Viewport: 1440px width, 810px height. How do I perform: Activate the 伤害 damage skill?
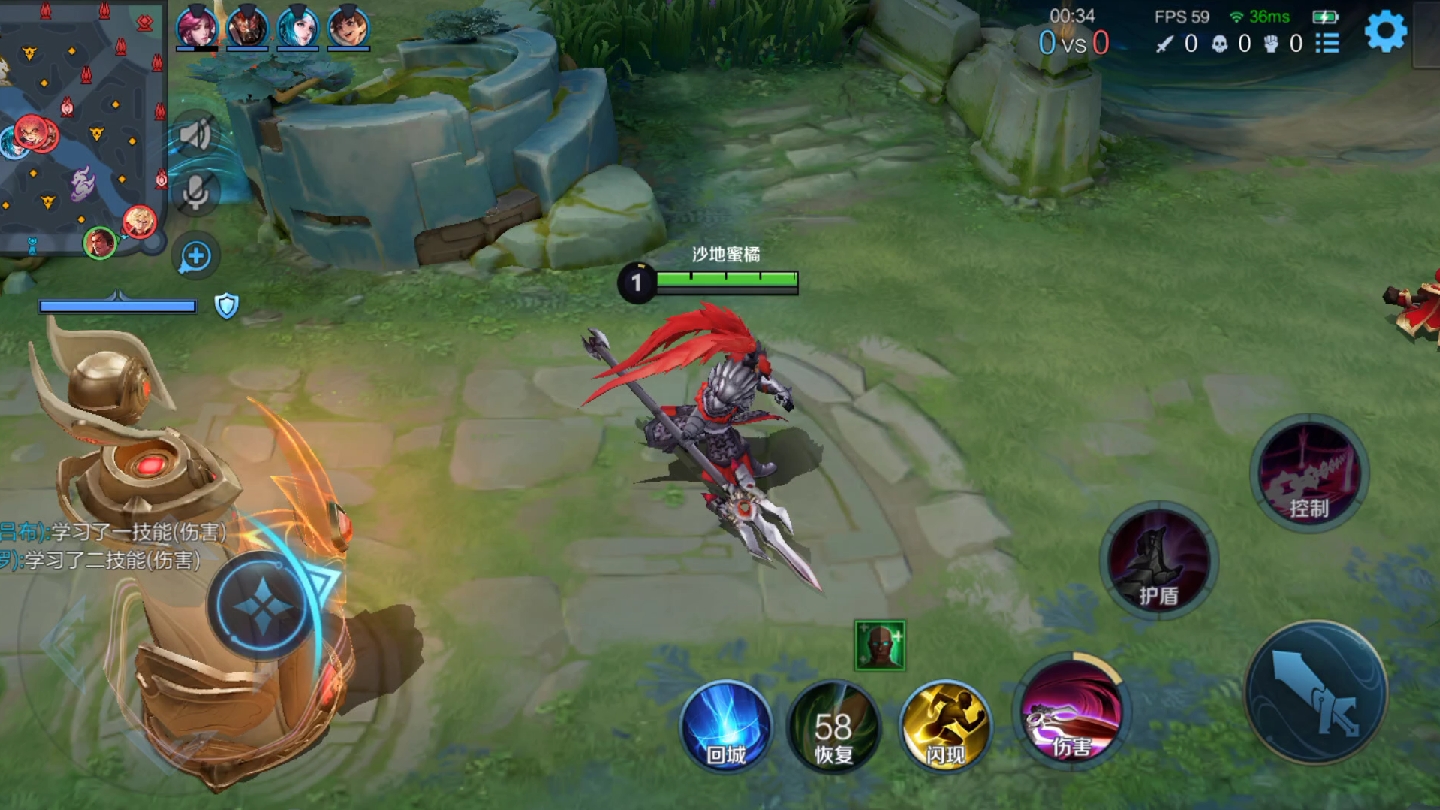pyautogui.click(x=1070, y=713)
